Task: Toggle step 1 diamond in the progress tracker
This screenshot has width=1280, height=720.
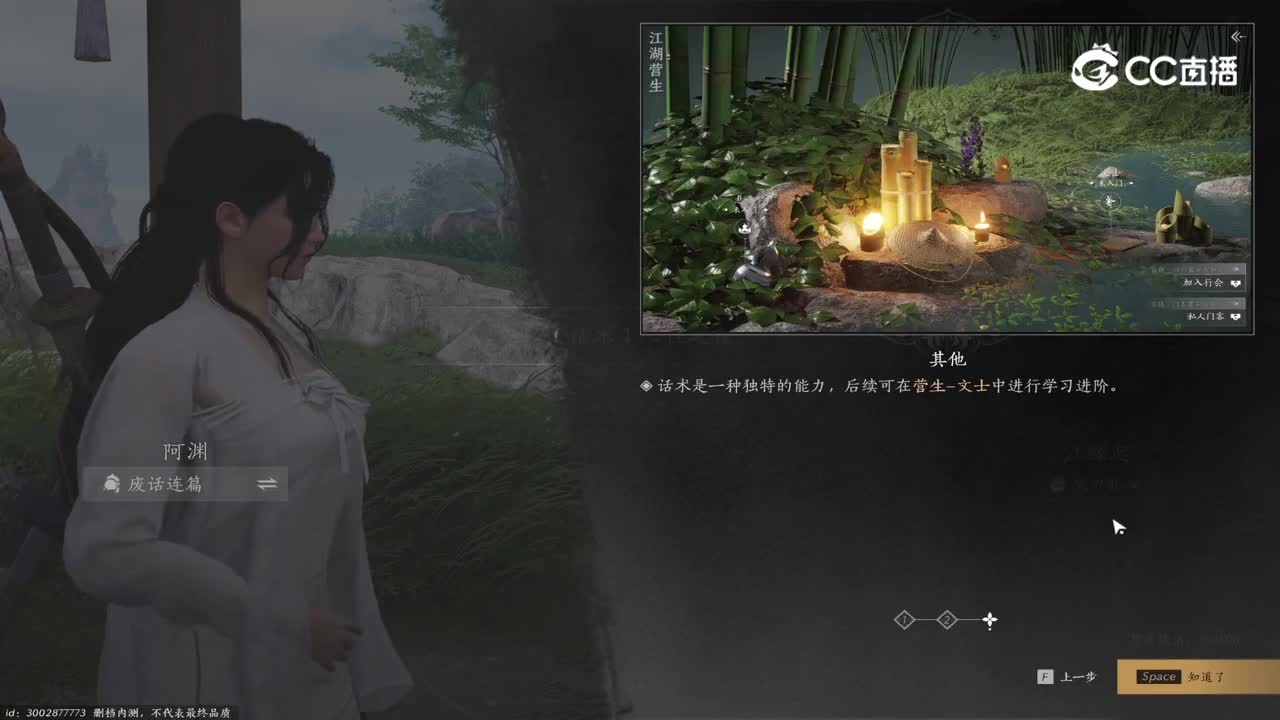Action: 906,620
